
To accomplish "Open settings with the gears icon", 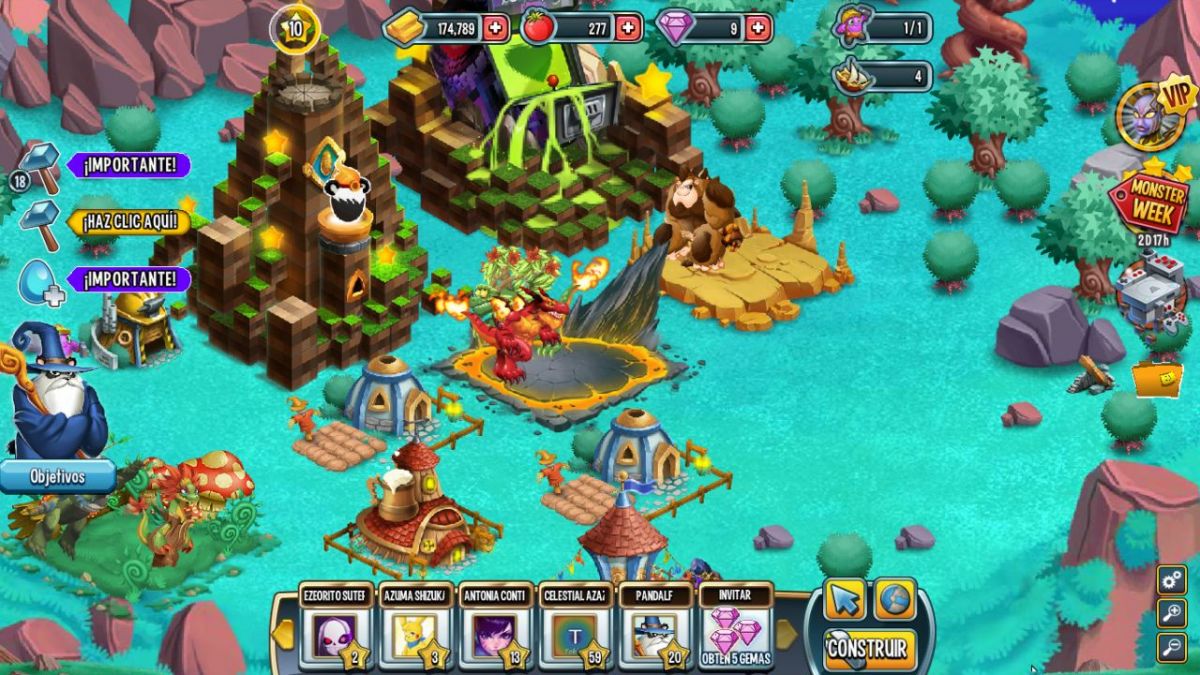I will coord(1171,580).
